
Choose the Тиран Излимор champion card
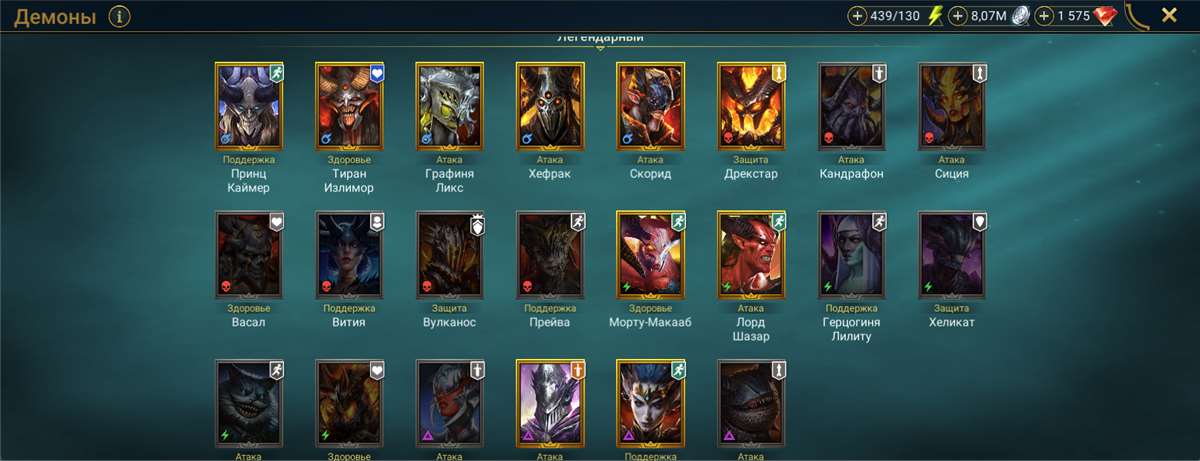(x=350, y=105)
